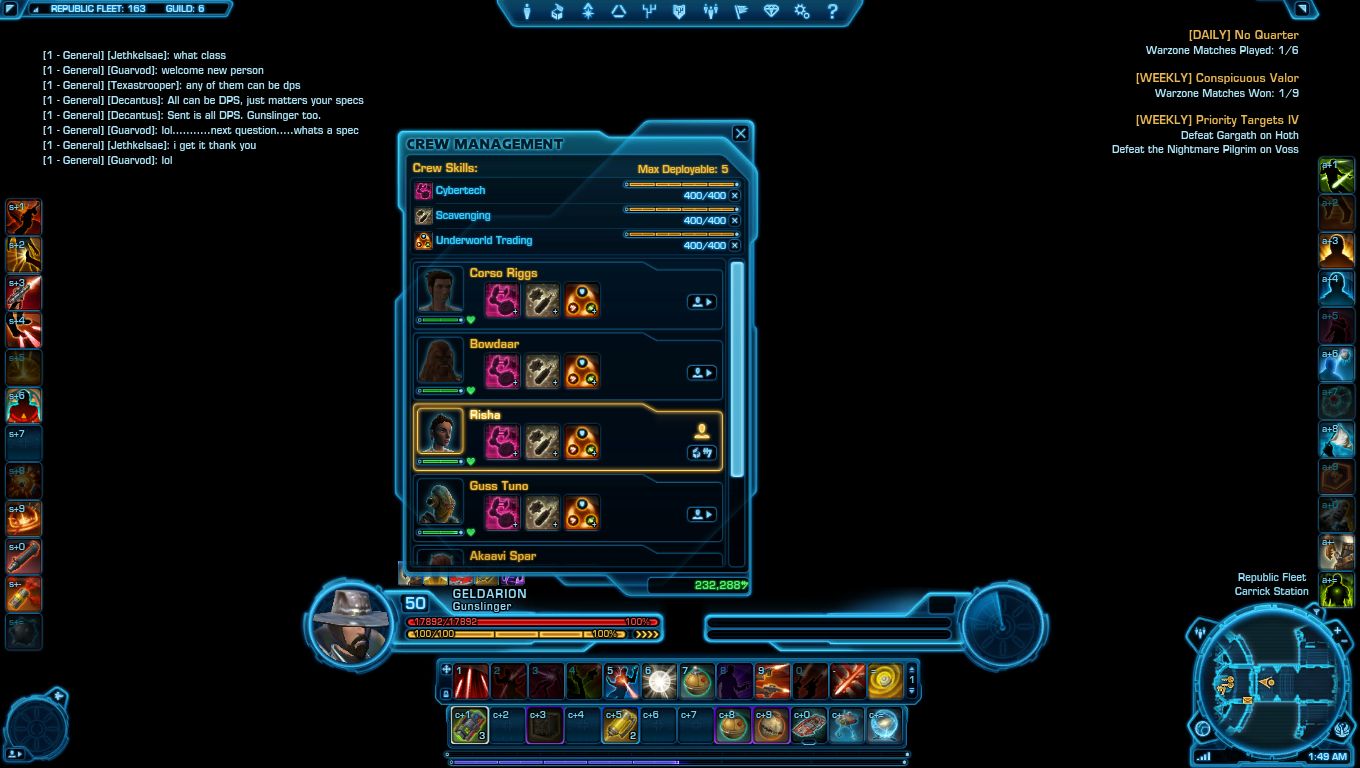1360x768 pixels.
Task: Open the diamond-shaped market icon
Action: 771,12
